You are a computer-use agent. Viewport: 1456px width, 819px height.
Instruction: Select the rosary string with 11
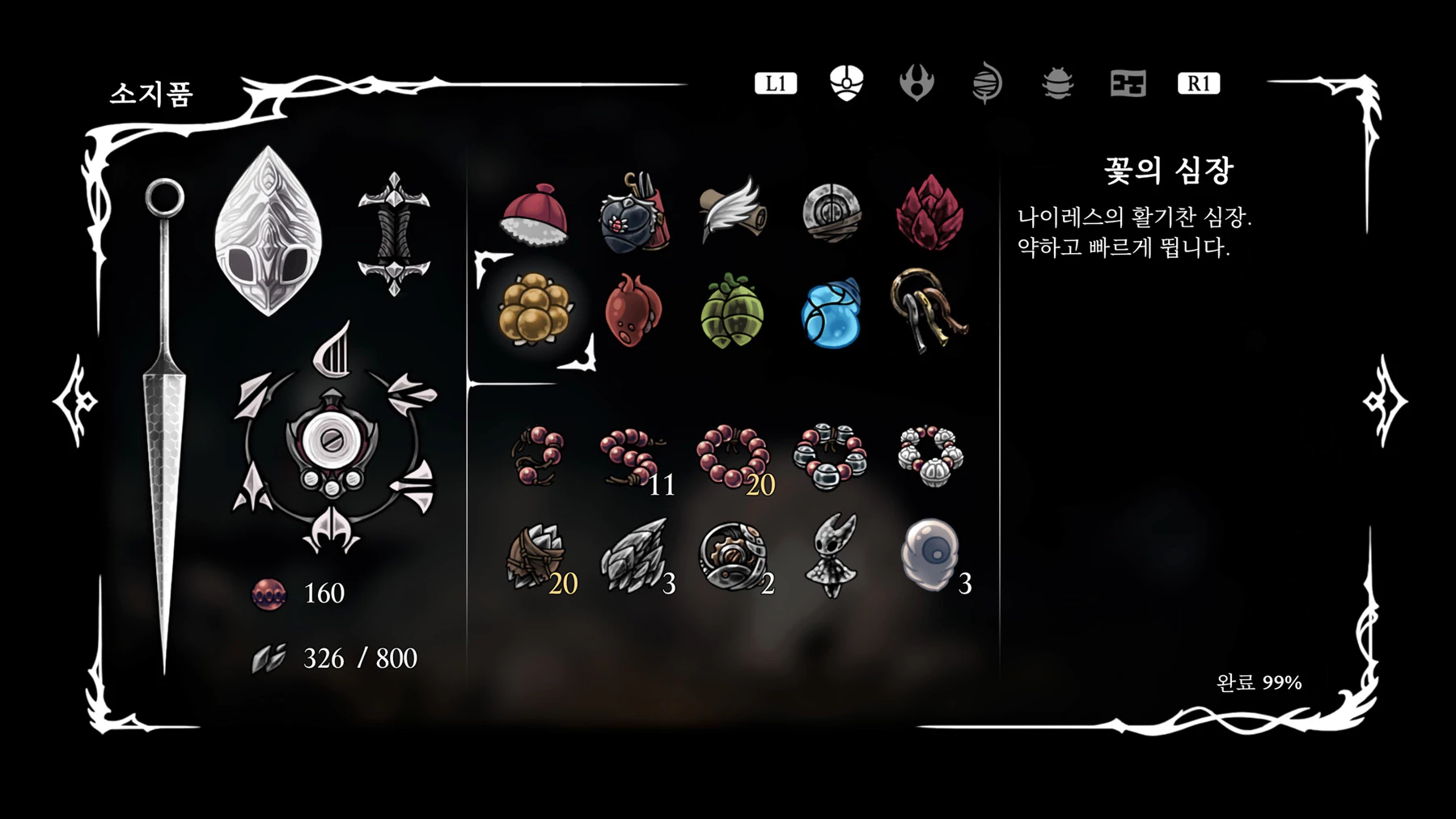pyautogui.click(x=633, y=457)
